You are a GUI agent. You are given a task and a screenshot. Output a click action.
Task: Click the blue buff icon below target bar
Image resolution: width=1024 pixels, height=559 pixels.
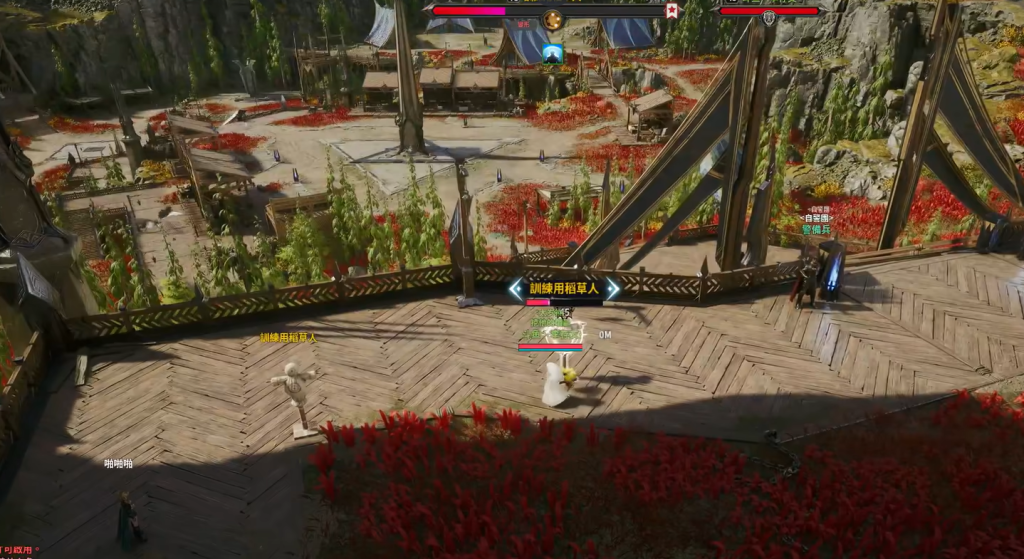[553, 52]
